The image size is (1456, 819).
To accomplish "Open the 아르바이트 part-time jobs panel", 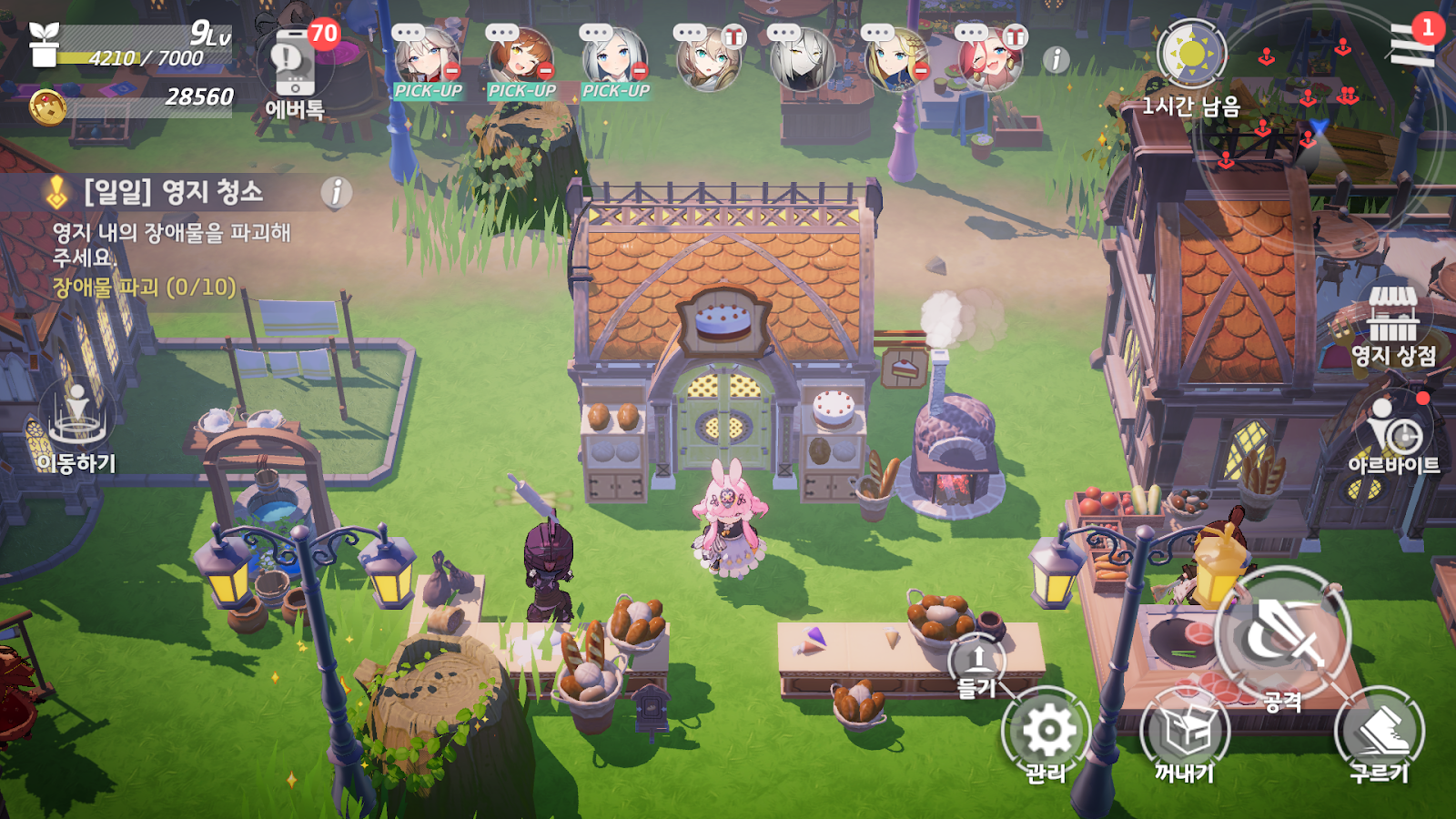I will point(1393,434).
